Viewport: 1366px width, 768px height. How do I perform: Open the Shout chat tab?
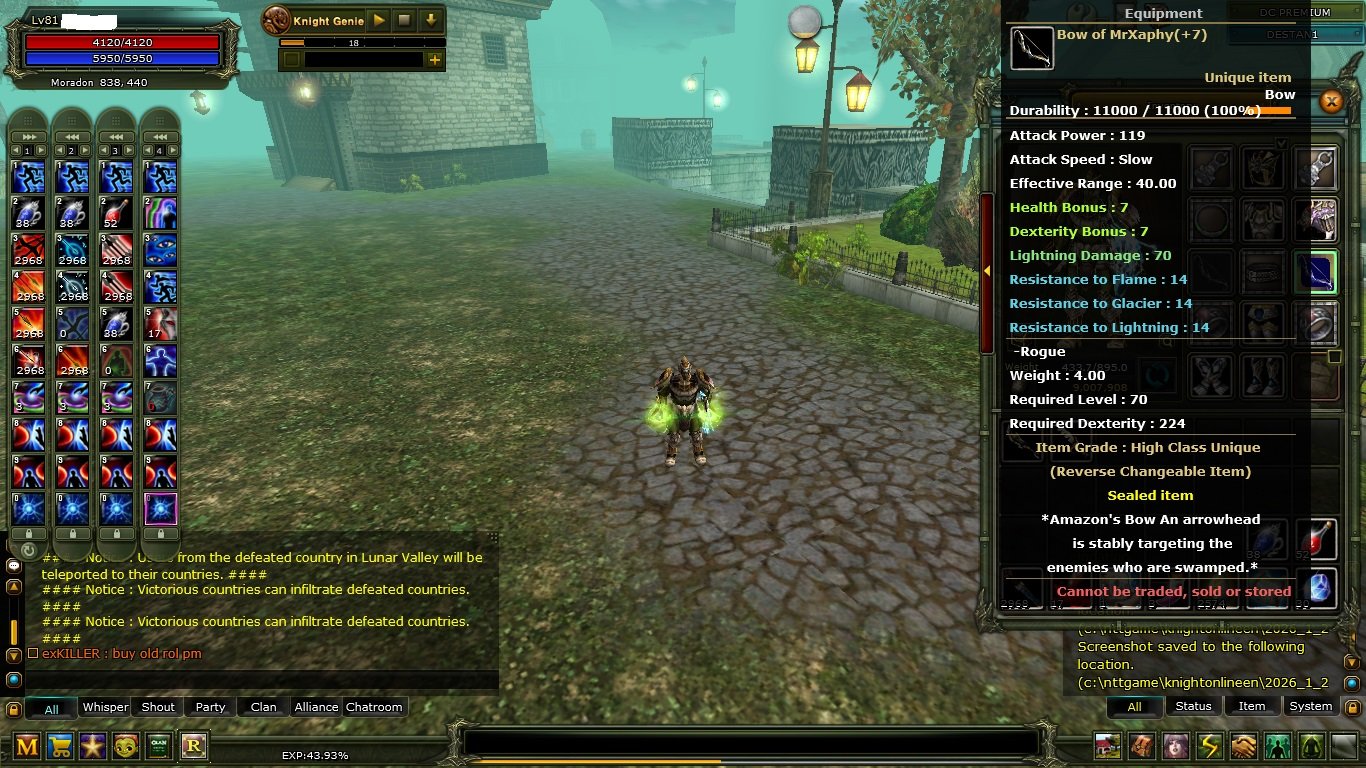pyautogui.click(x=158, y=707)
